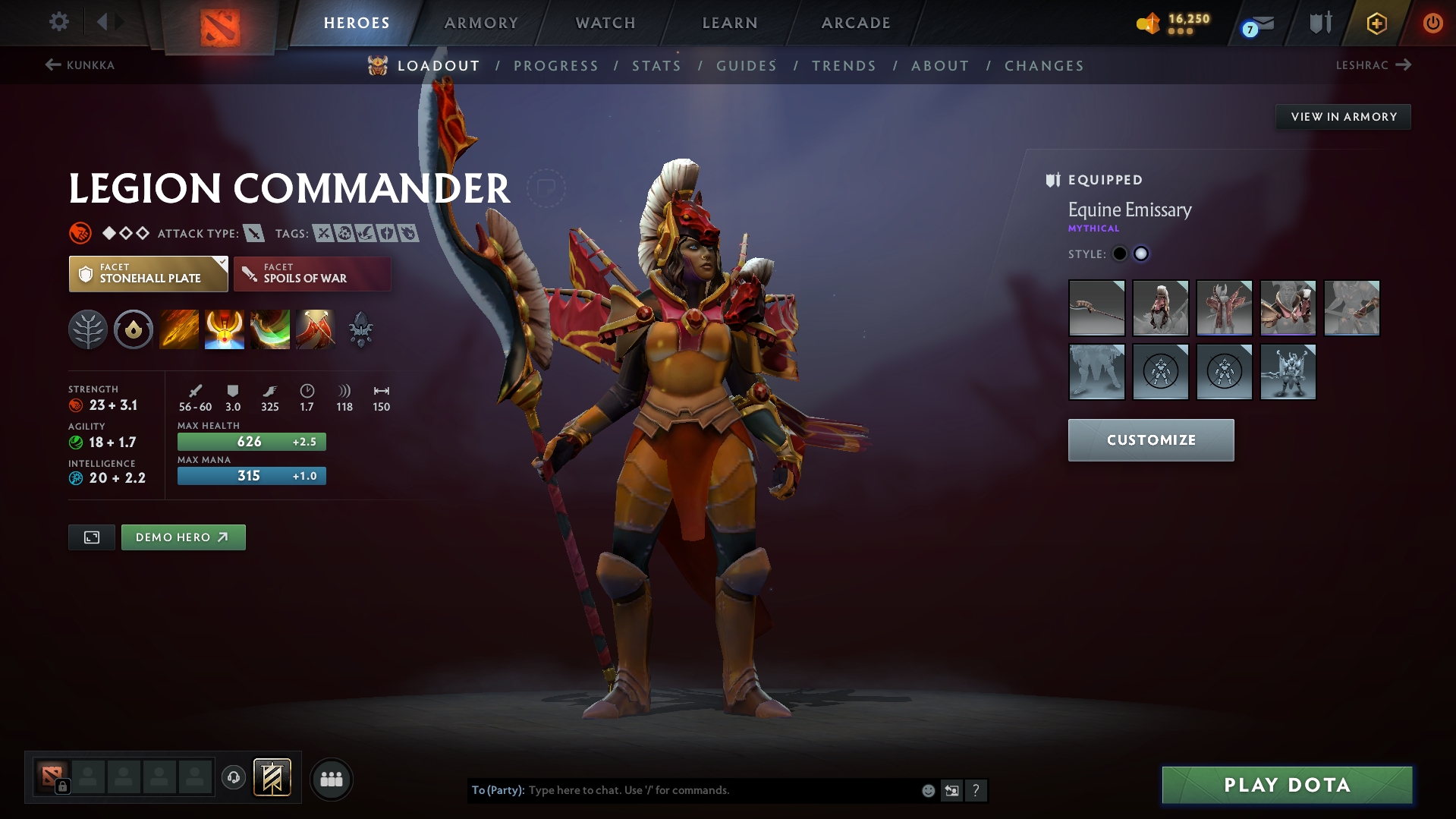Open the power/exit icon top right

click(1432, 23)
